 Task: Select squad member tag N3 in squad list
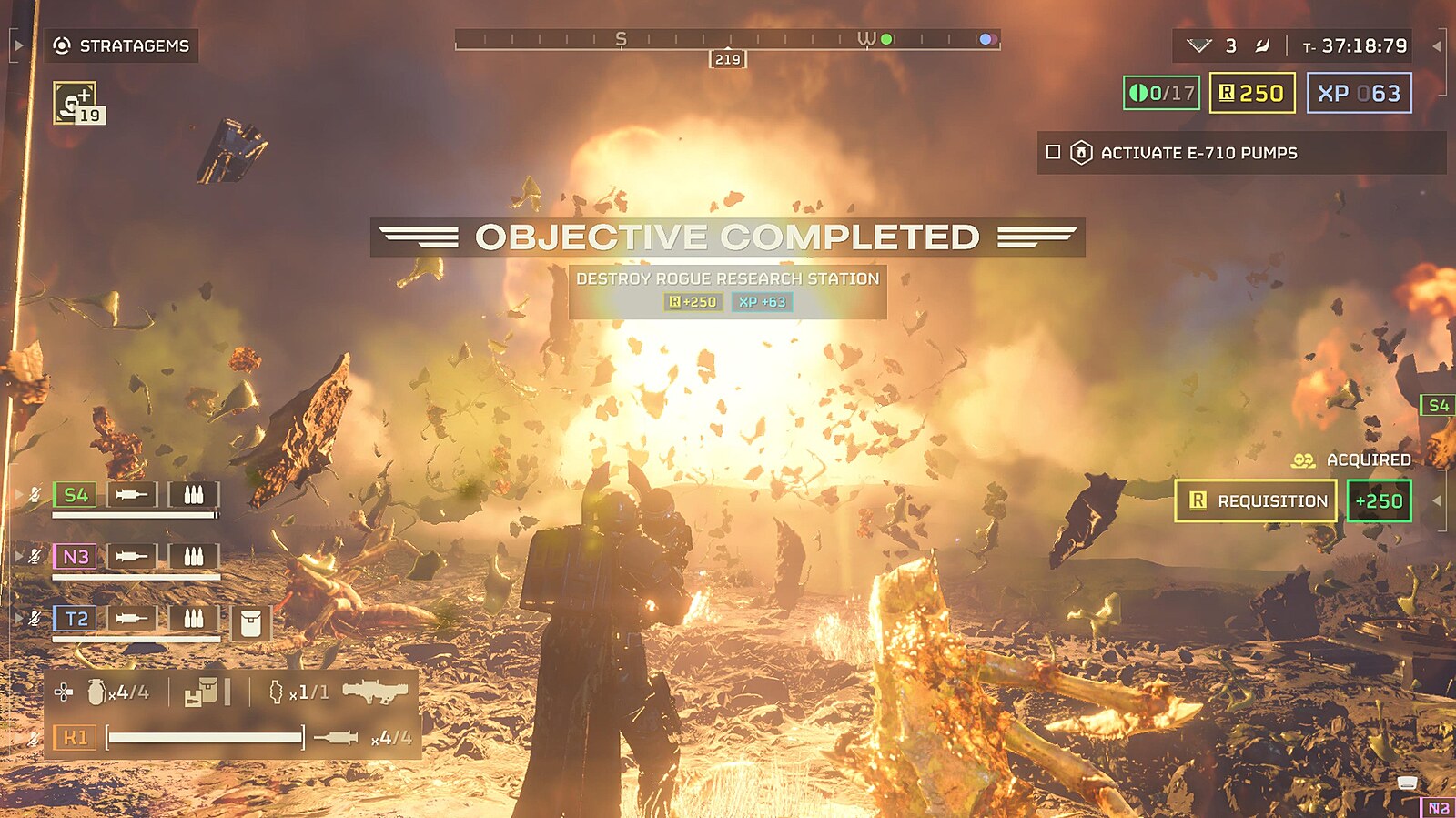tap(76, 556)
